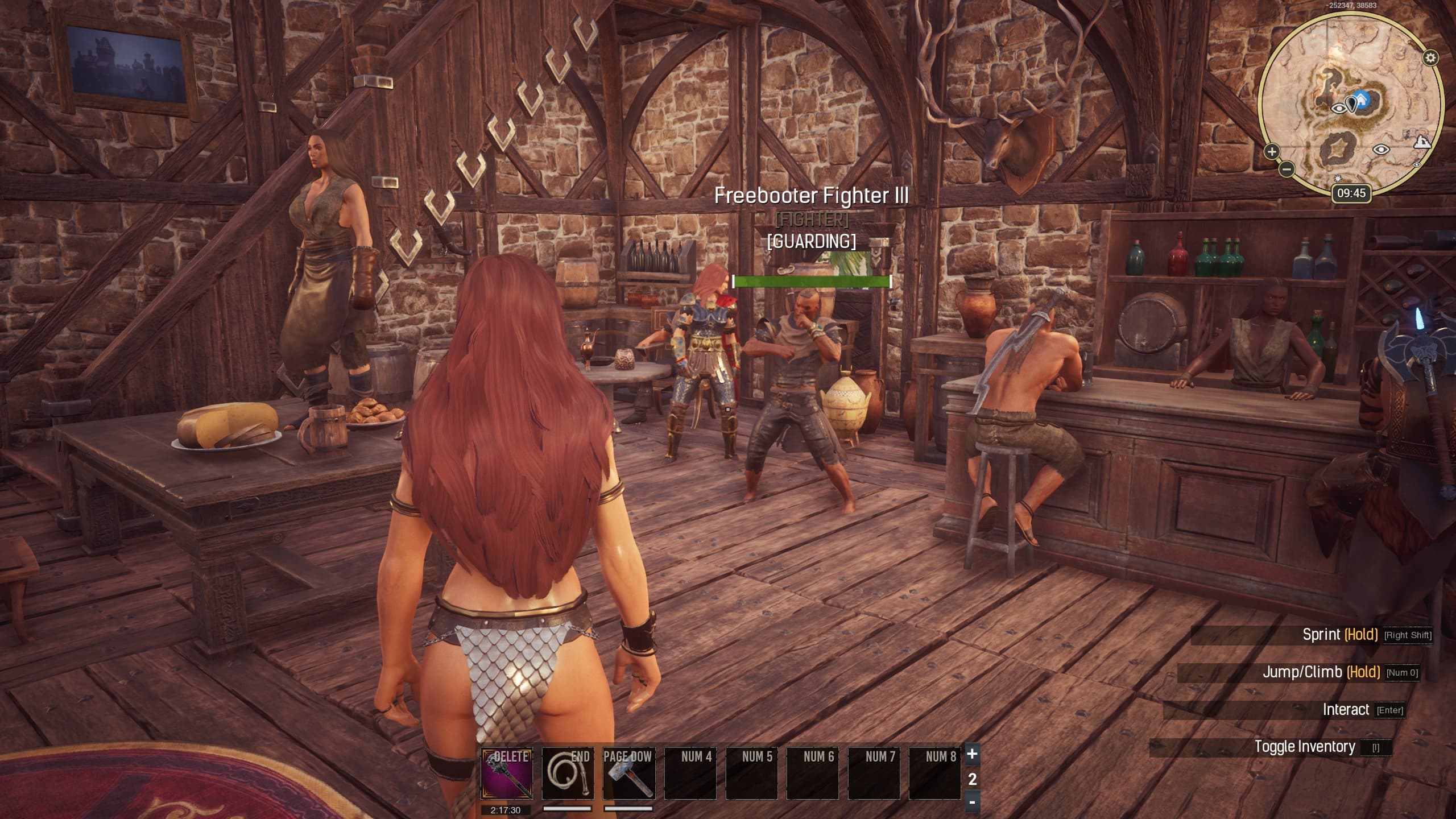Select the skull mace hotbar slot
The width and height of the screenshot is (1456, 819).
(507, 773)
